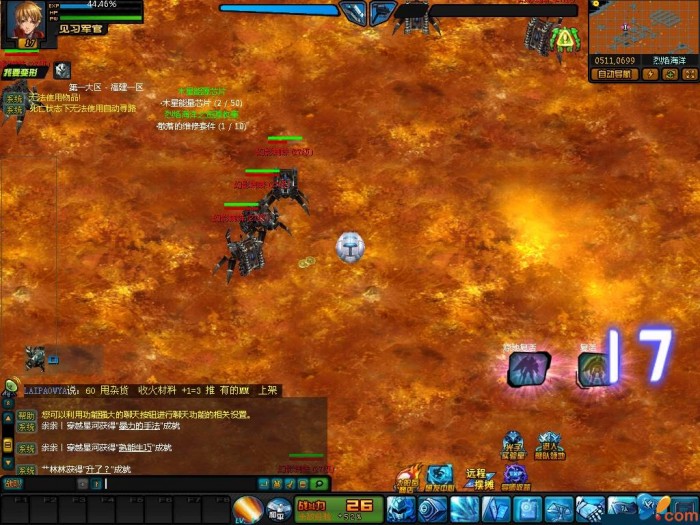Screen dimensions: 700x525
Task: Open the player character portrait
Action: pos(25,22)
